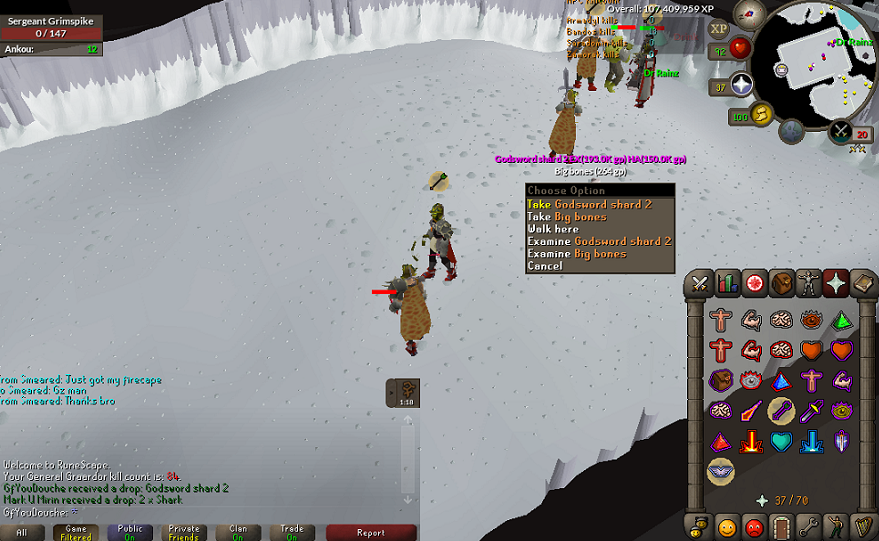Image resolution: width=879 pixels, height=541 pixels.
Task: Open the Logout door tab
Action: pos(781,525)
